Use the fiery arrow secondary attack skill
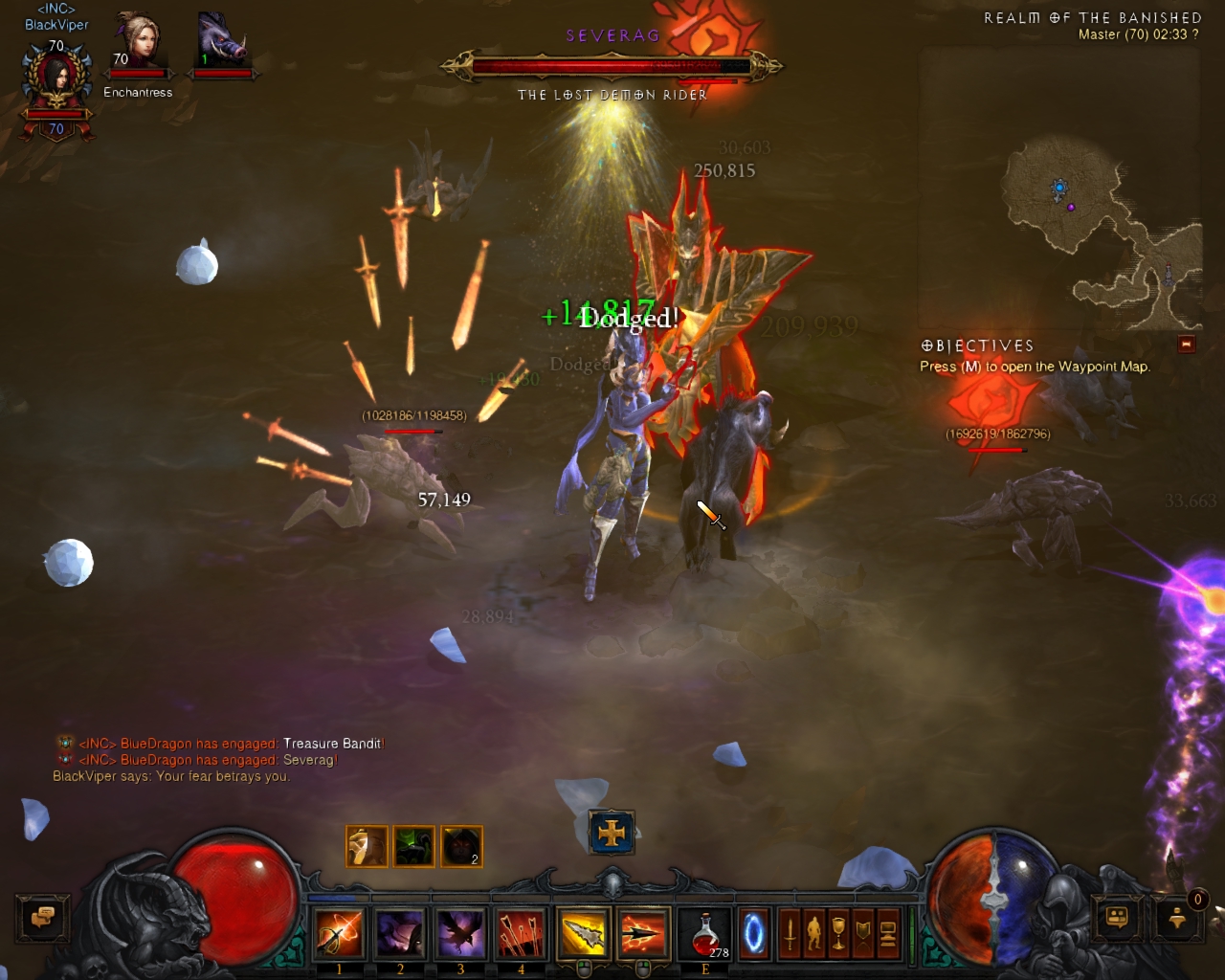 point(643,933)
